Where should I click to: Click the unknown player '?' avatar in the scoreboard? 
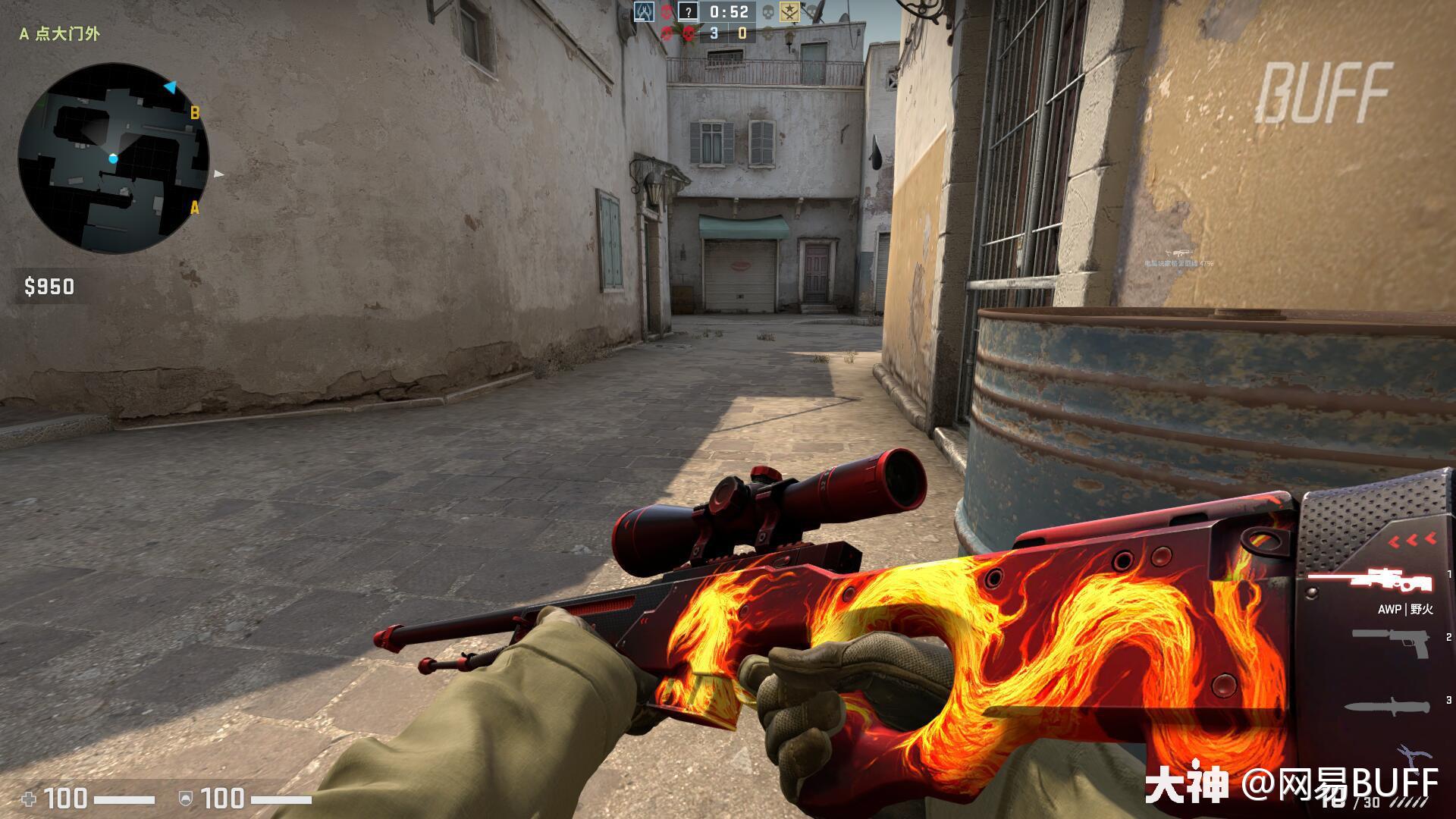coord(689,13)
